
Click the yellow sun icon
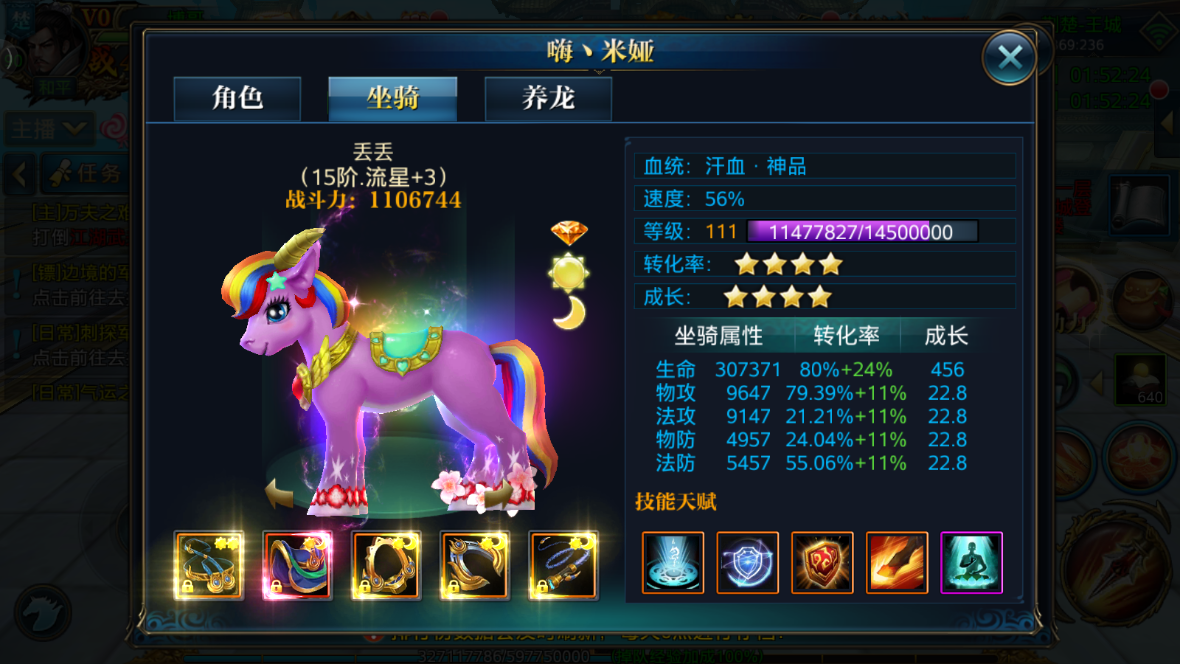(x=569, y=272)
